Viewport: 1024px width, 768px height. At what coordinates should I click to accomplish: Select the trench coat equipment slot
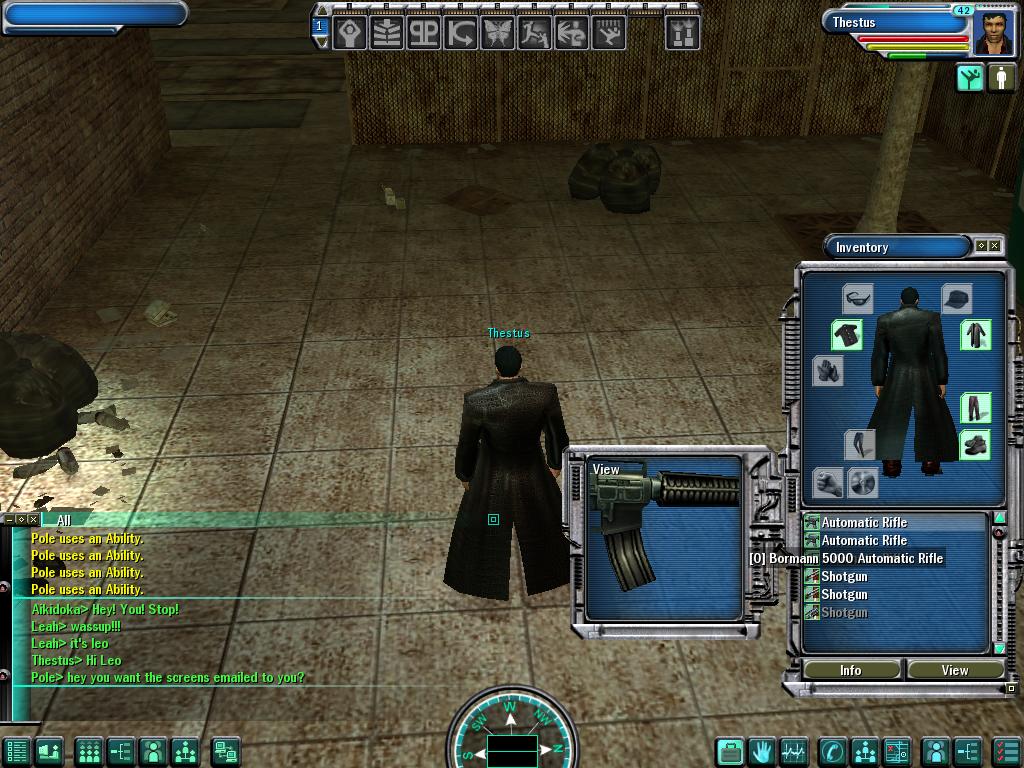tap(975, 335)
